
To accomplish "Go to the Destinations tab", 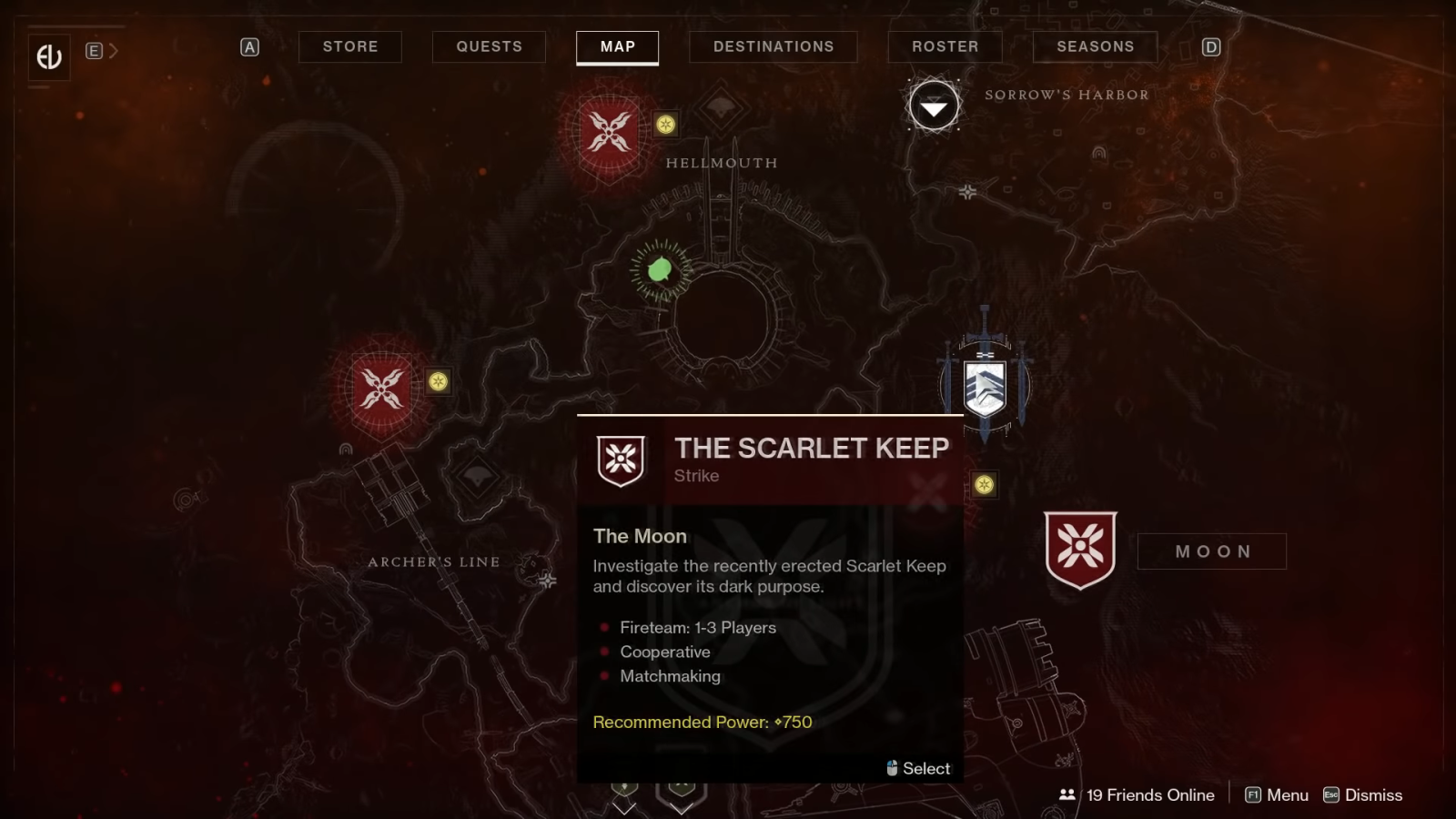I will (773, 46).
